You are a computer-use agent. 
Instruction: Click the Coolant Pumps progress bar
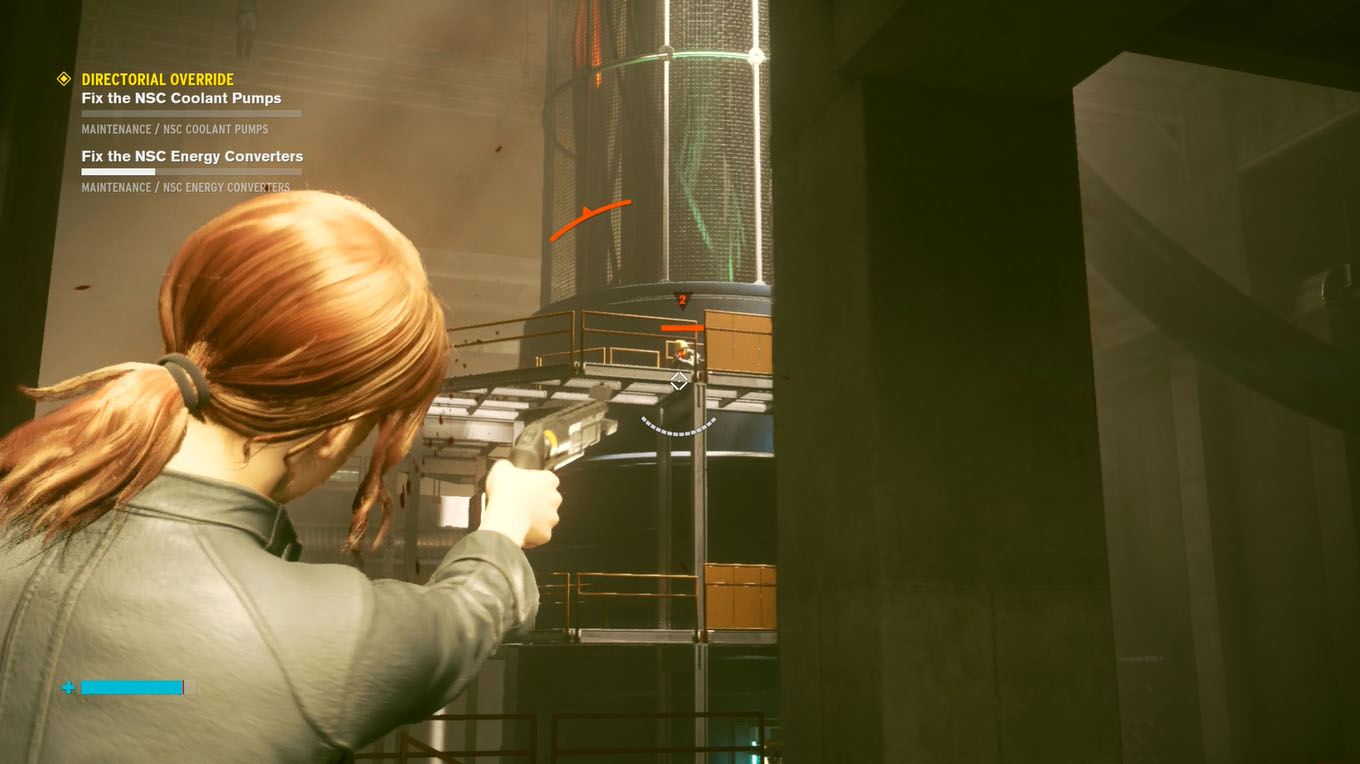click(x=191, y=113)
